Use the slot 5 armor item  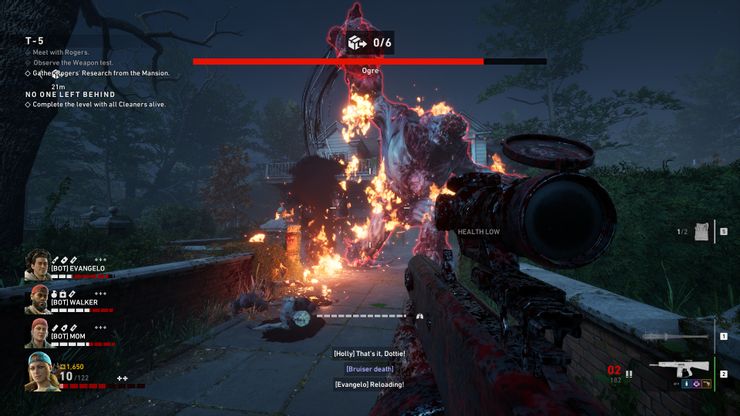click(700, 231)
